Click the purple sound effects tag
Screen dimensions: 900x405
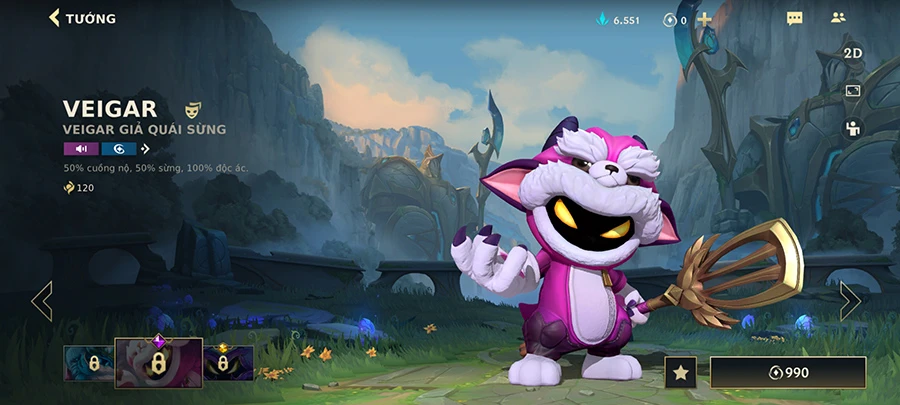tap(81, 149)
